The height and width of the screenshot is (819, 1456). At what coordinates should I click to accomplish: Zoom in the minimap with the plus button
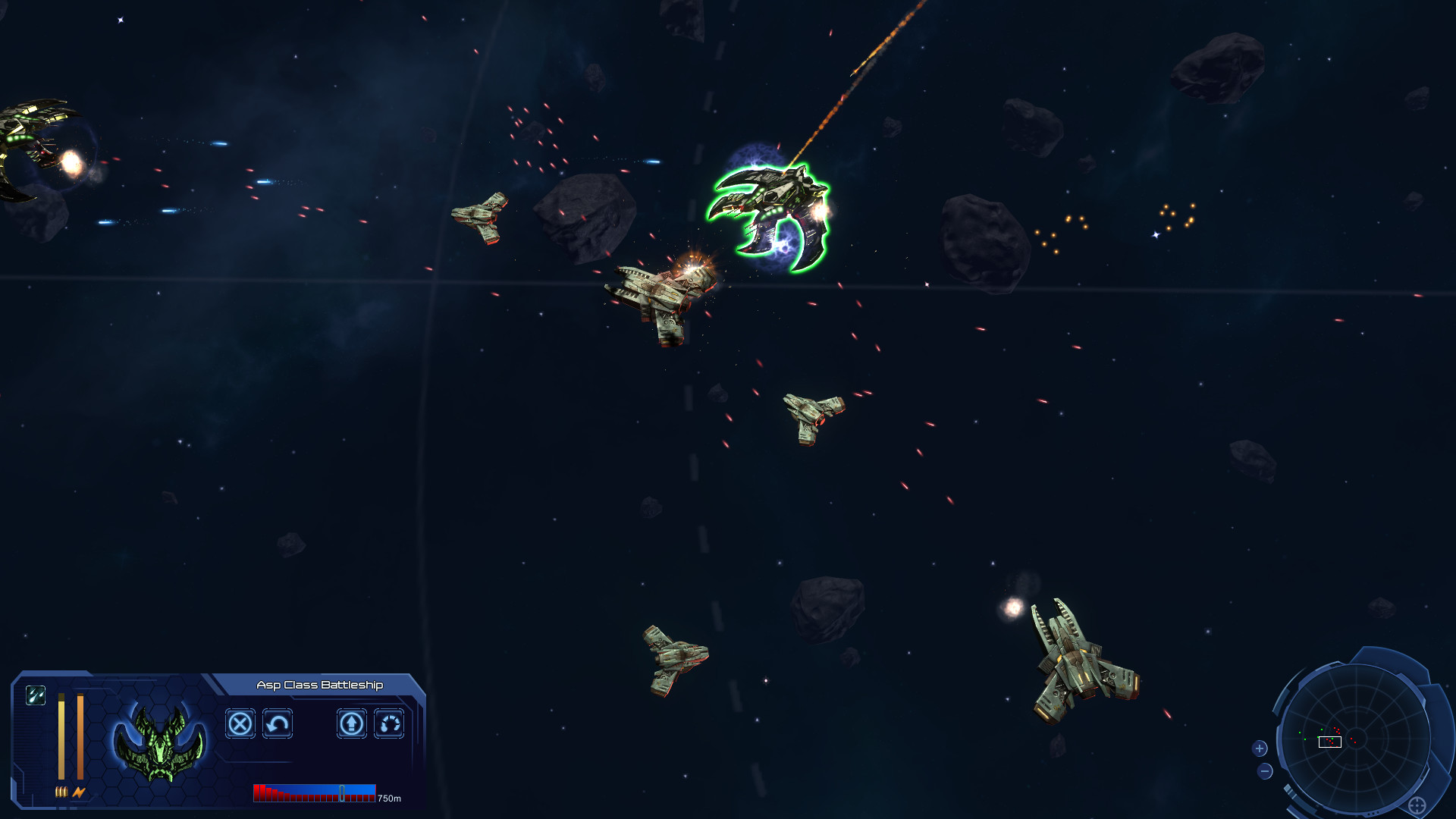tap(1260, 748)
